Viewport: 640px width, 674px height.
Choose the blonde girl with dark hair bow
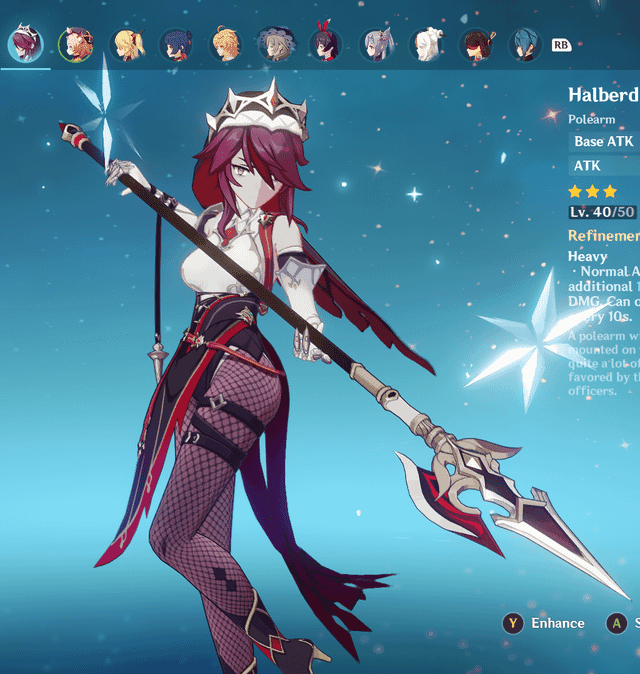point(125,44)
